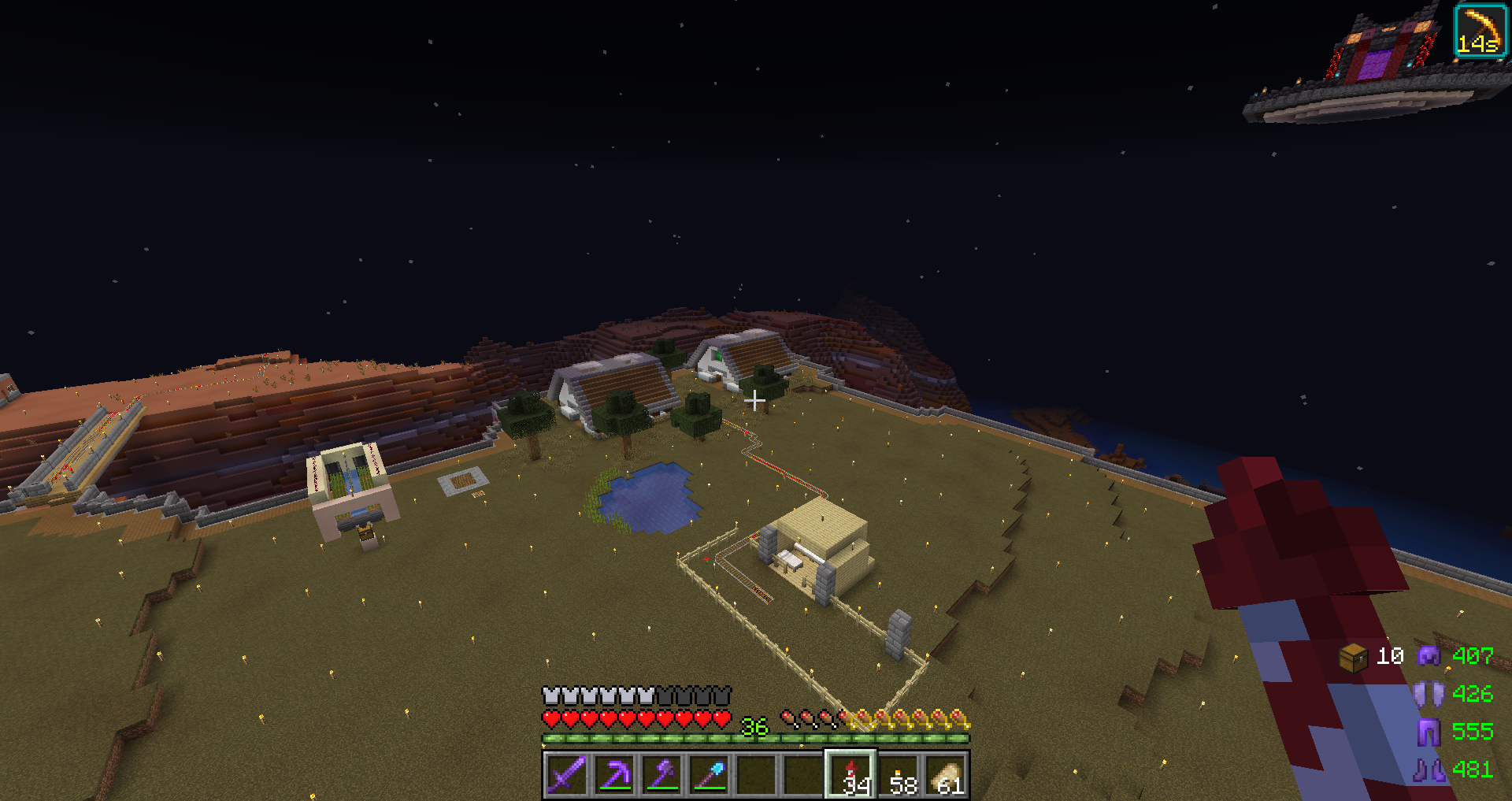Click the Haste pickaxe status effect icon
The width and height of the screenshot is (1512, 801).
click(x=1479, y=31)
